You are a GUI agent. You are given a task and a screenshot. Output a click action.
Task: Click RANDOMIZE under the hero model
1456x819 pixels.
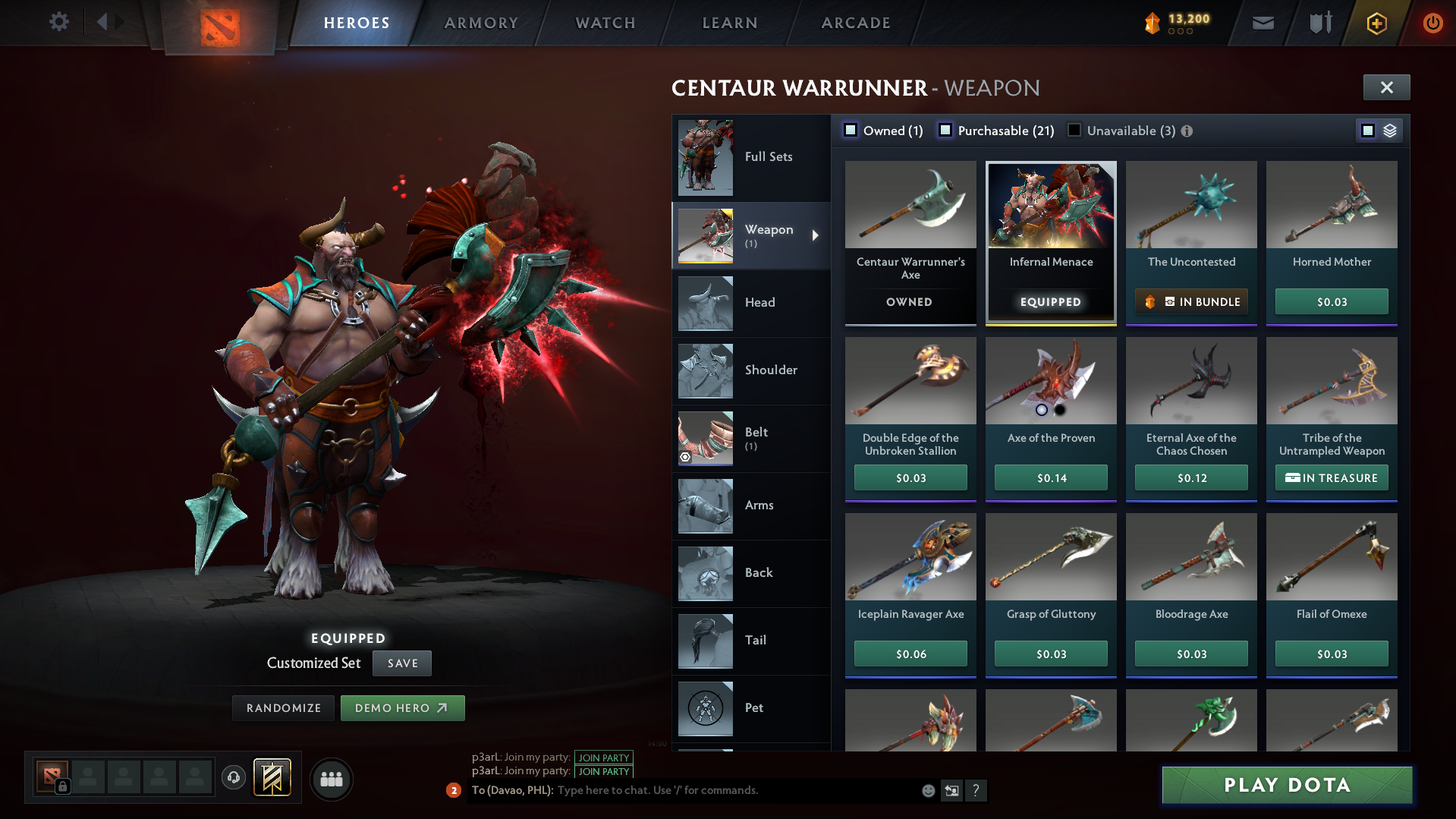[282, 707]
